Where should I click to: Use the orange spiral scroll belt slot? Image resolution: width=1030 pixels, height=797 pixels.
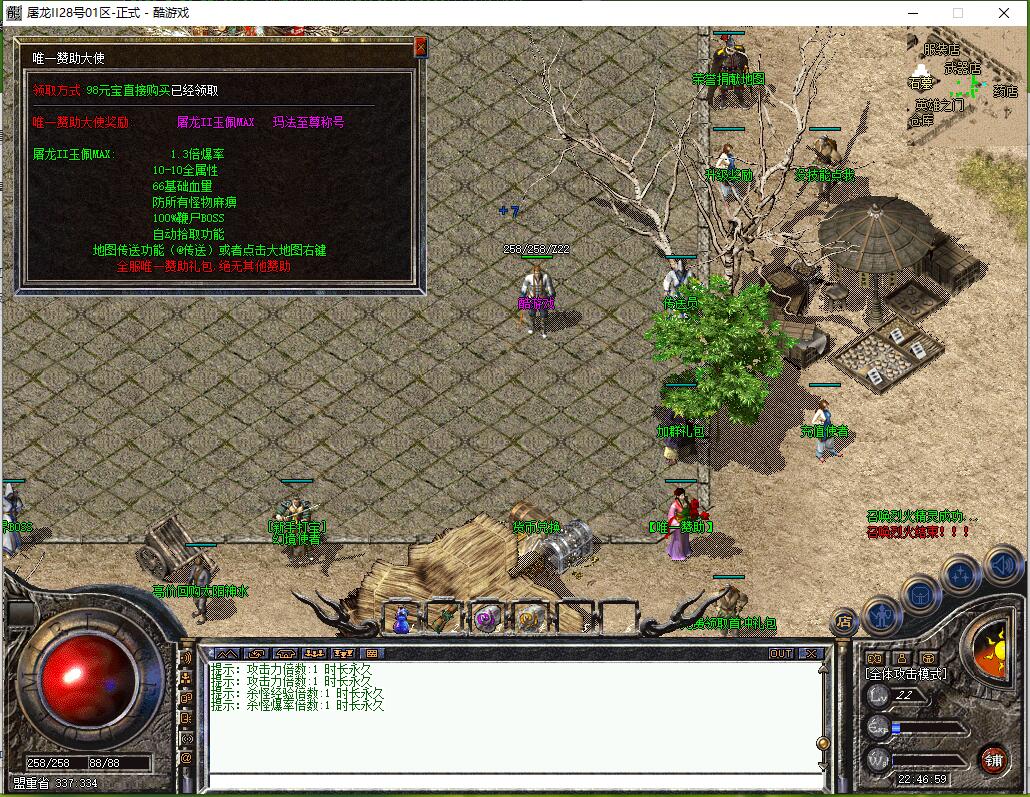pyautogui.click(x=530, y=619)
